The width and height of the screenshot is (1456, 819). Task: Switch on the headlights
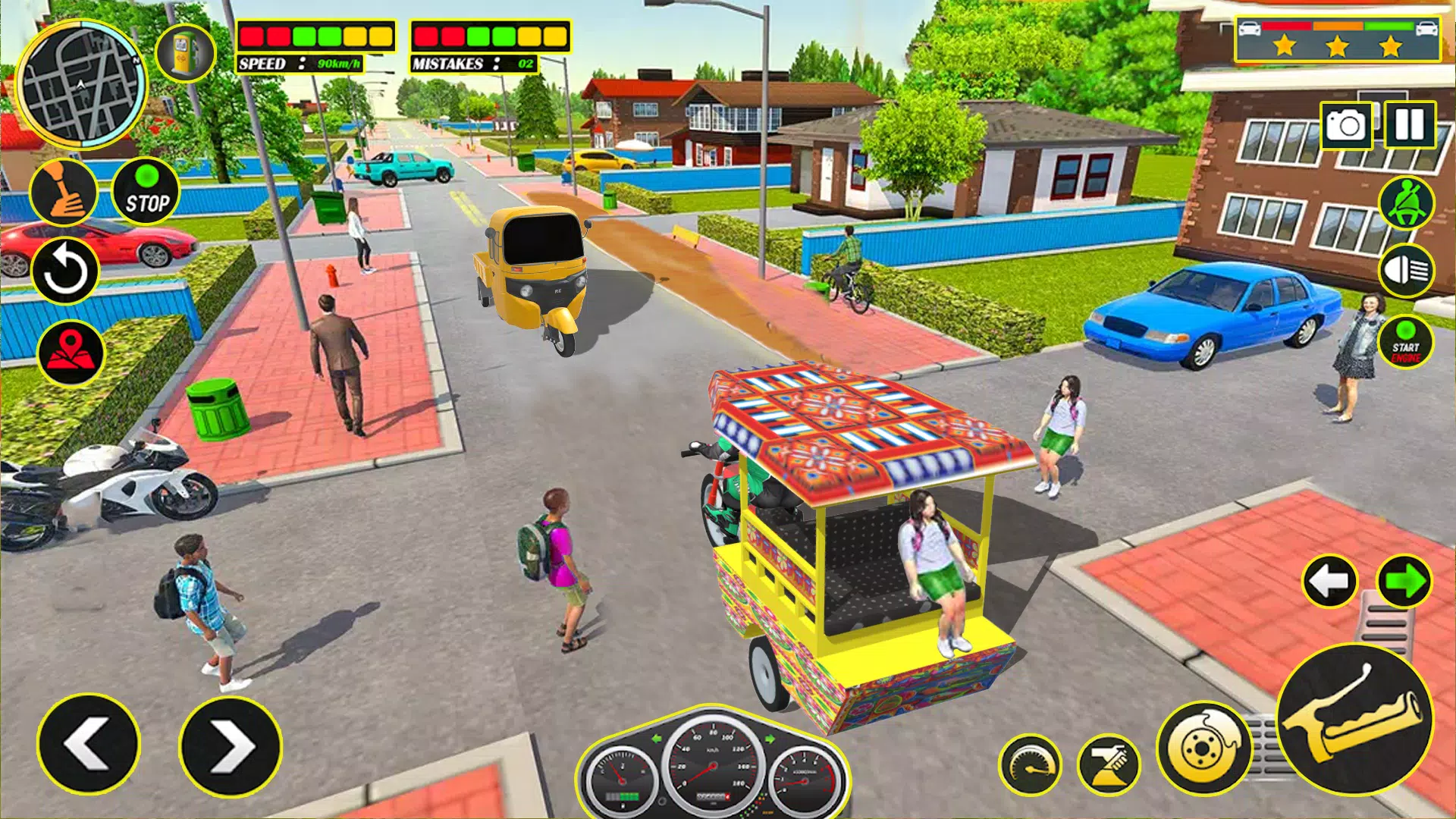click(x=1406, y=271)
